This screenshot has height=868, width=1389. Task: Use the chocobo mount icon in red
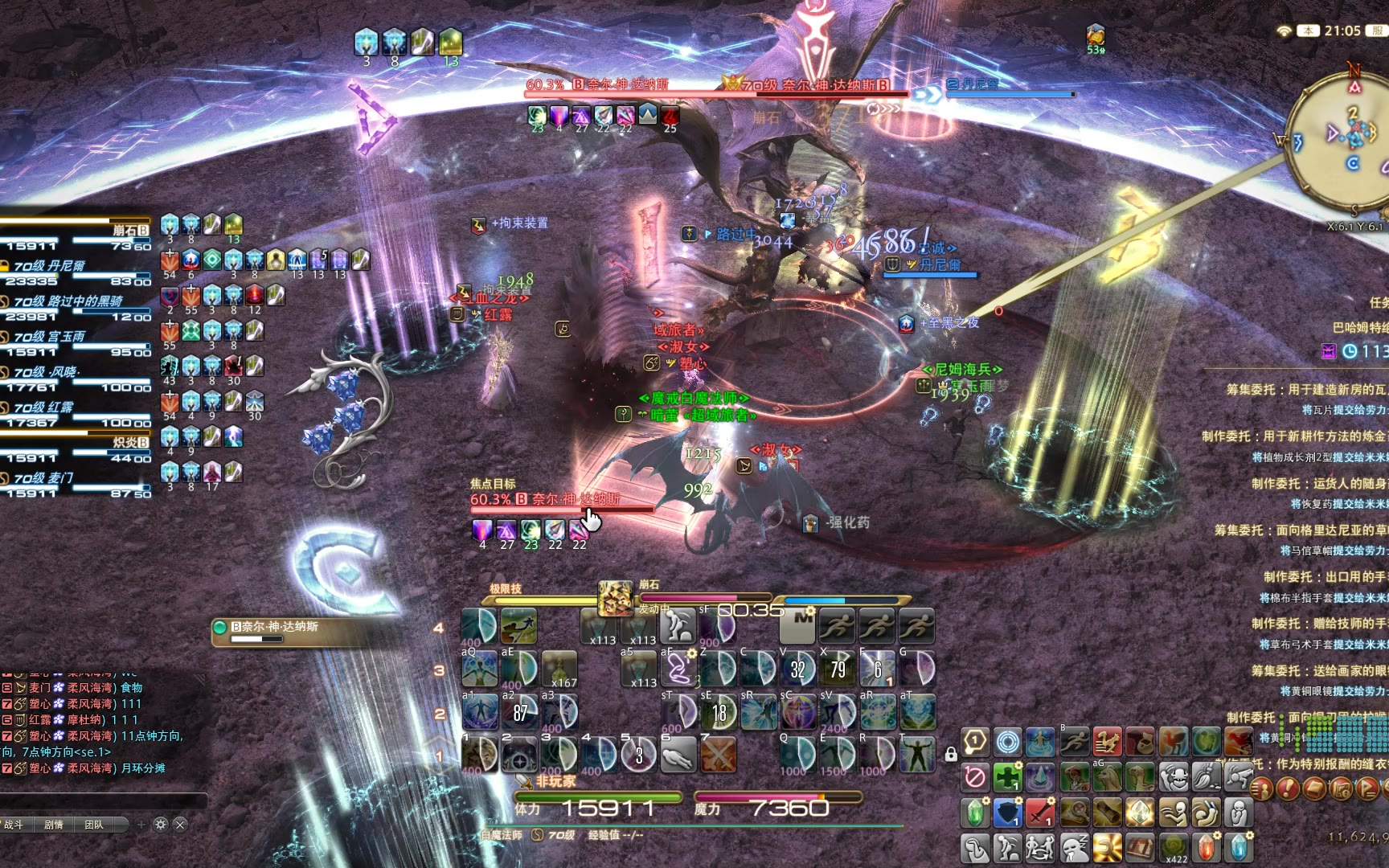coord(1106,742)
